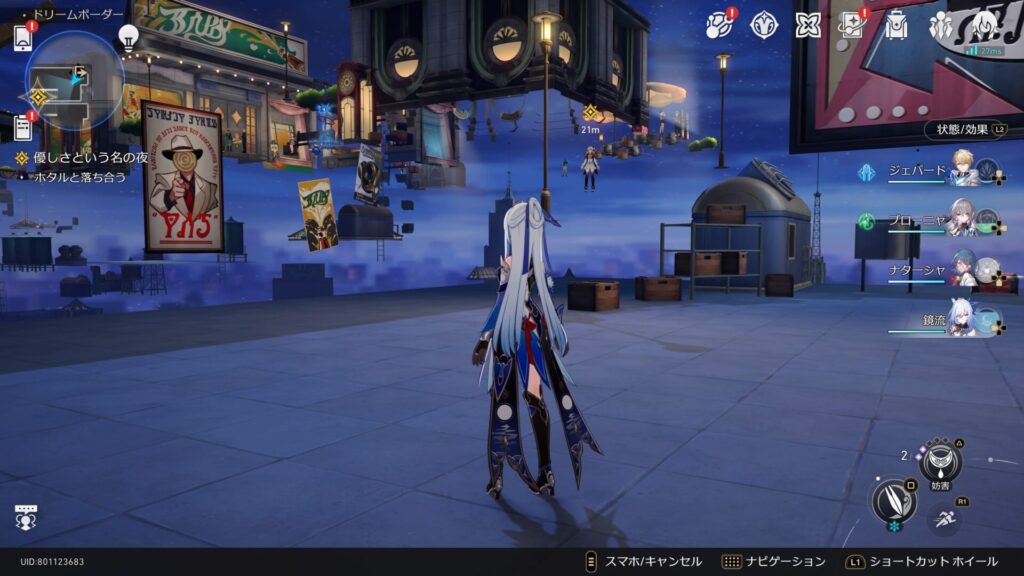Open the mission list clipboard icon
This screenshot has height=576, width=1024.
(x=22, y=127)
